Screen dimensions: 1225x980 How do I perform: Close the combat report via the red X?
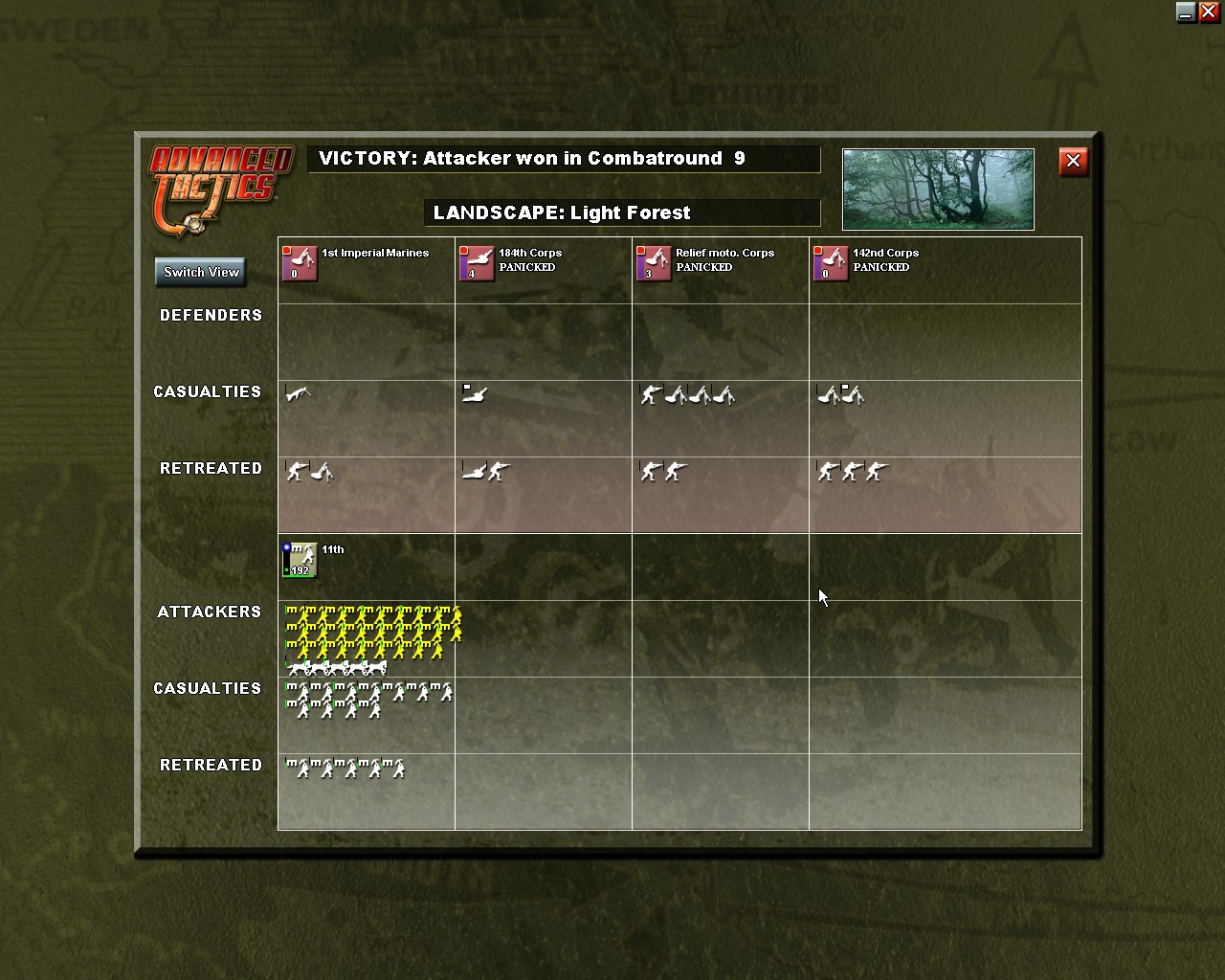(x=1073, y=161)
